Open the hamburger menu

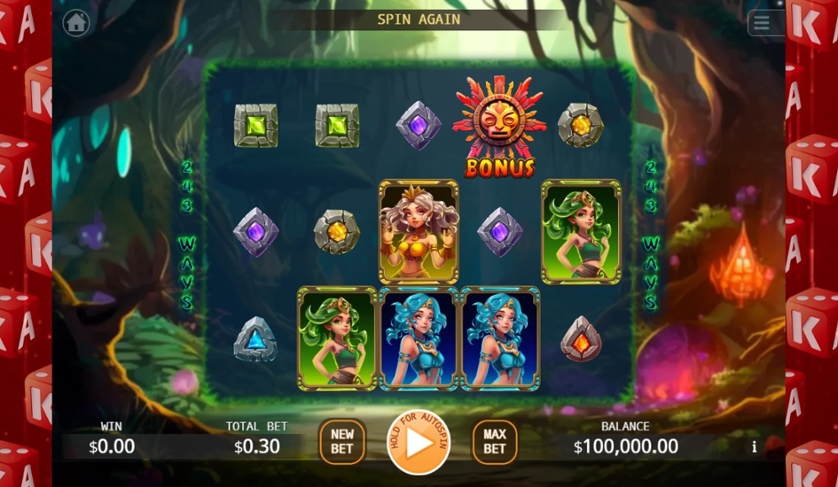pos(763,23)
